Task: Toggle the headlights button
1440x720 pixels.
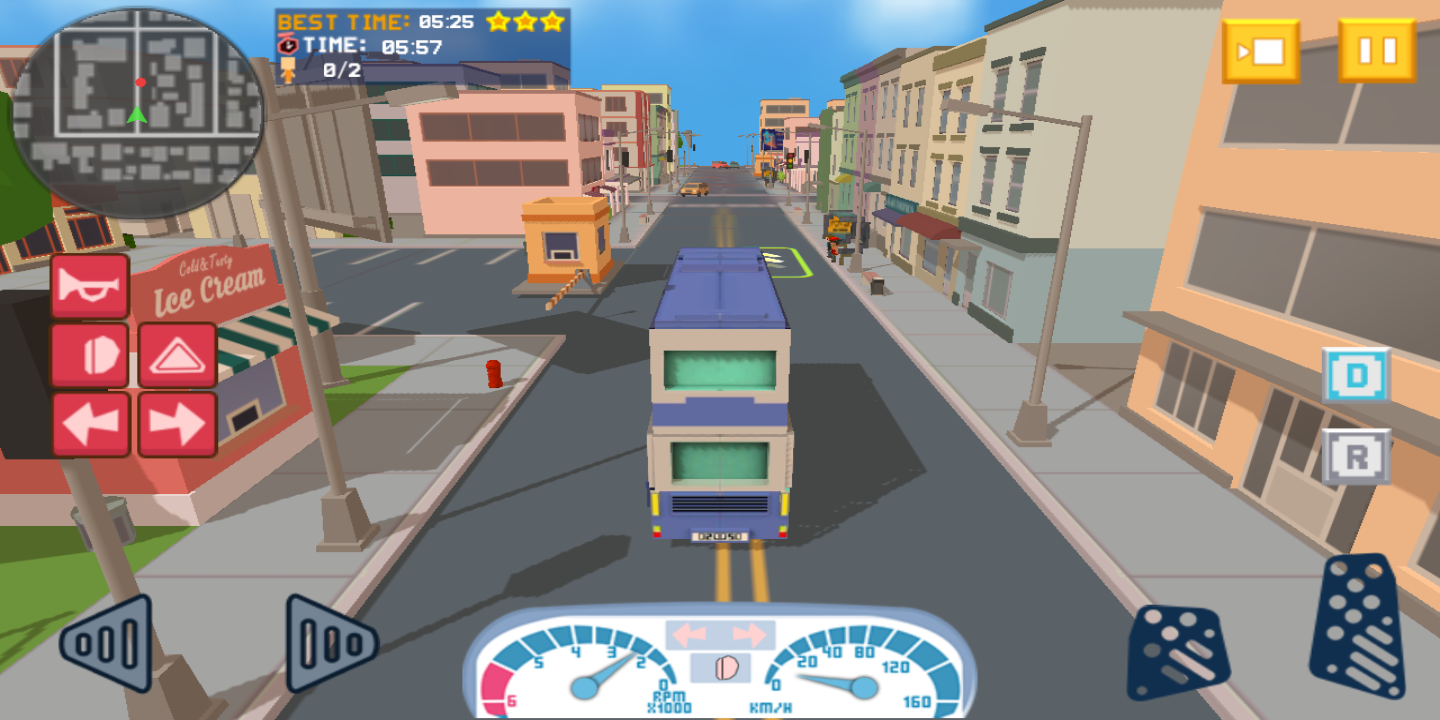Action: pyautogui.click(x=90, y=355)
